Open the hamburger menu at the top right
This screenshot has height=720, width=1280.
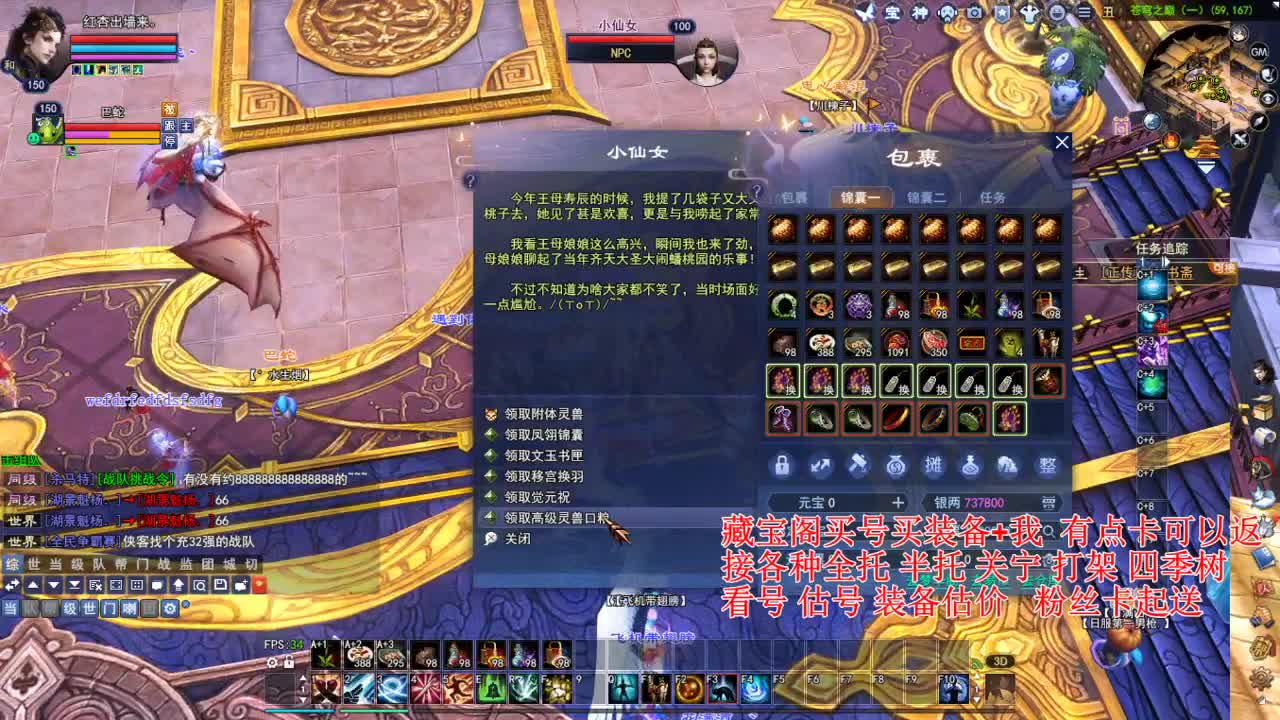click(x=1085, y=12)
